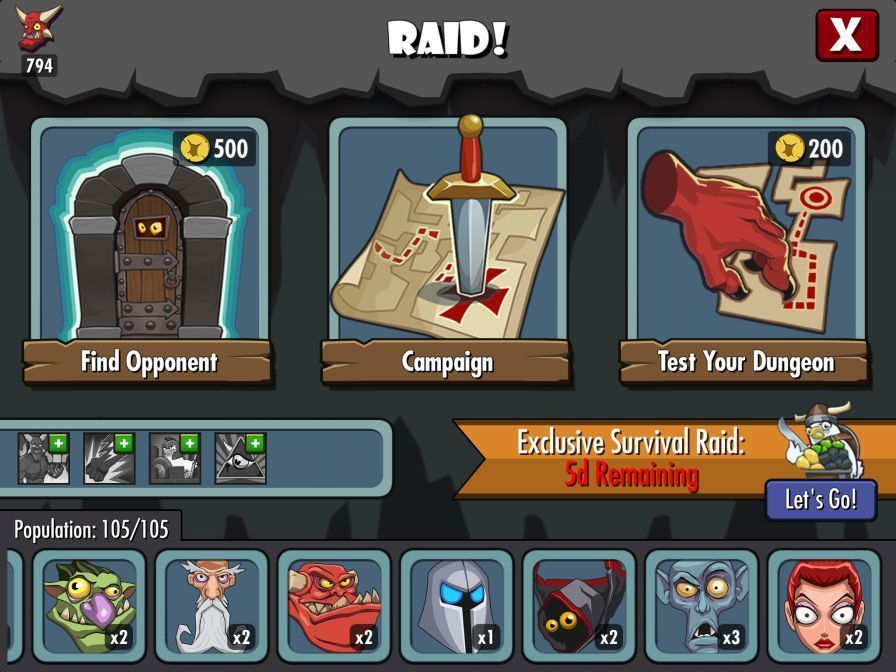Pick the blue-skinned zombie unit
The image size is (896, 672).
[x=701, y=607]
